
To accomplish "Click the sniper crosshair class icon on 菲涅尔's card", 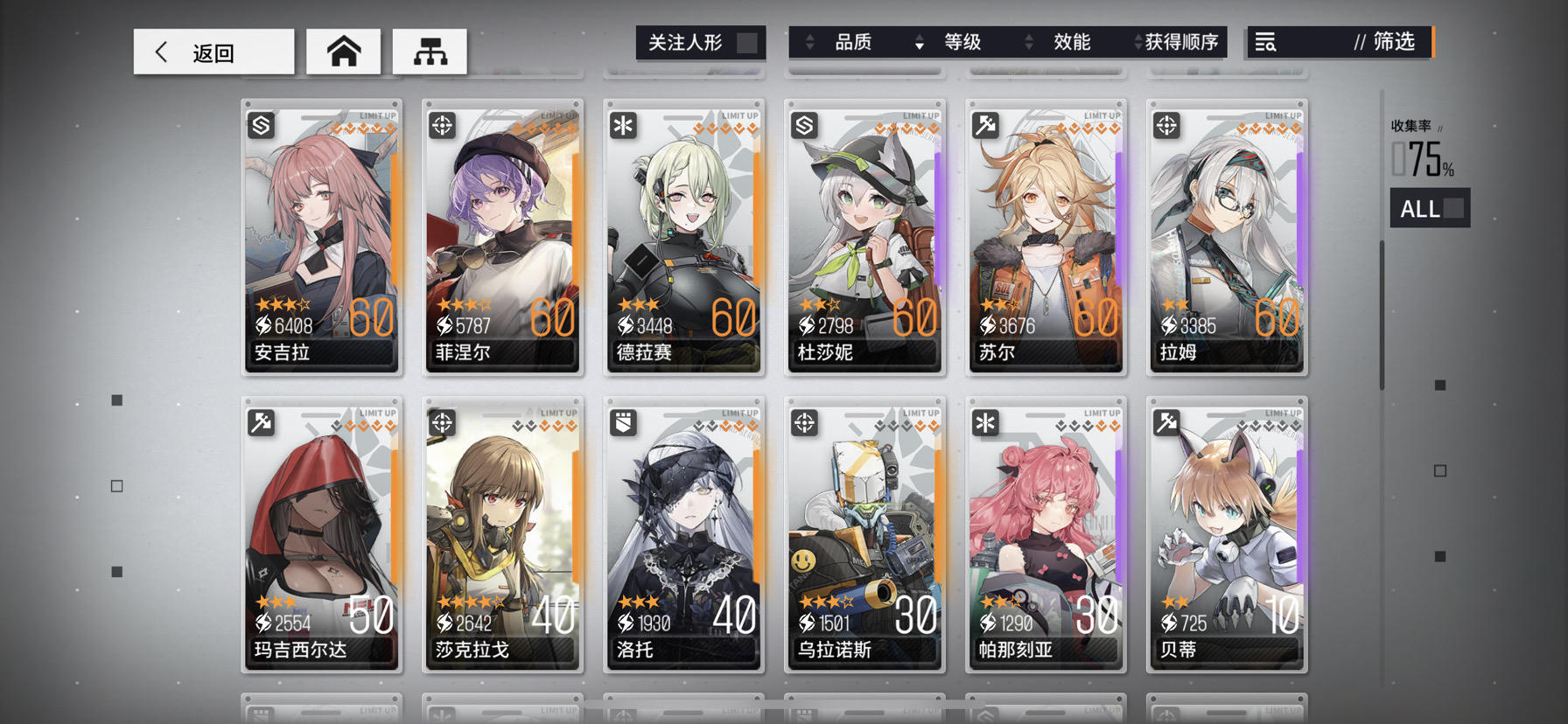I will pyautogui.click(x=442, y=124).
